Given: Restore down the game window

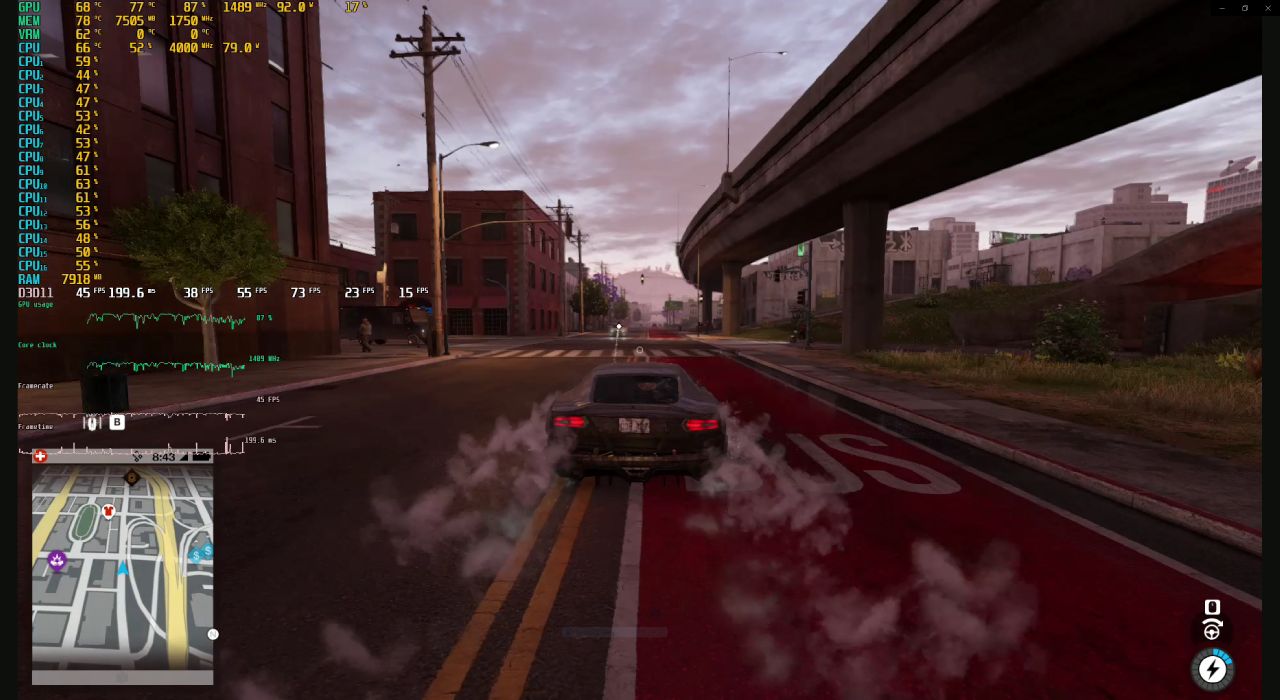Looking at the screenshot, I should tap(1245, 8).
